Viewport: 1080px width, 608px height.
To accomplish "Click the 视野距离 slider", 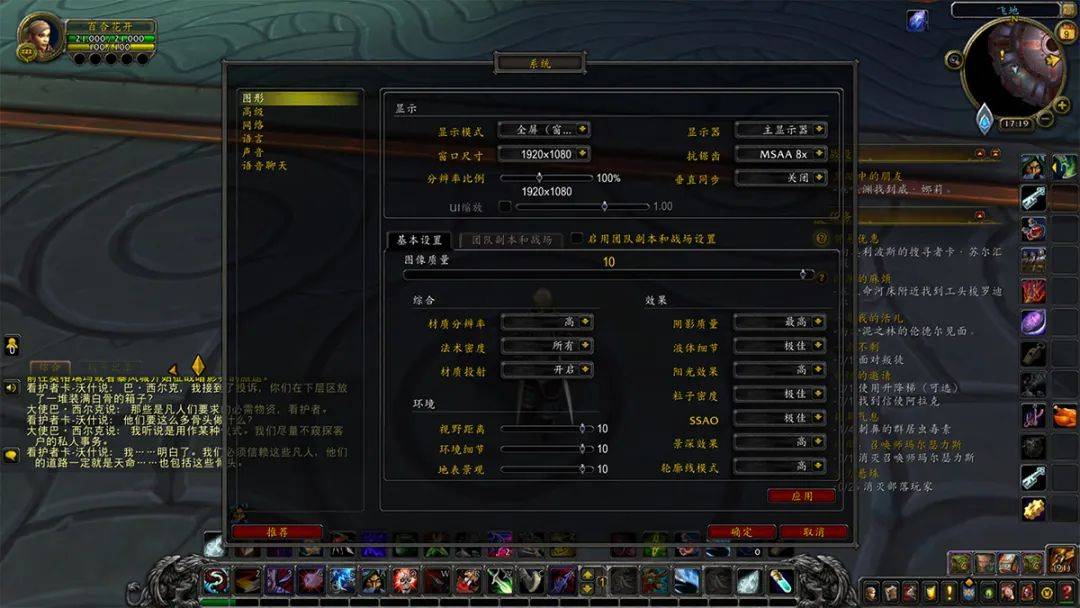I will [545, 428].
